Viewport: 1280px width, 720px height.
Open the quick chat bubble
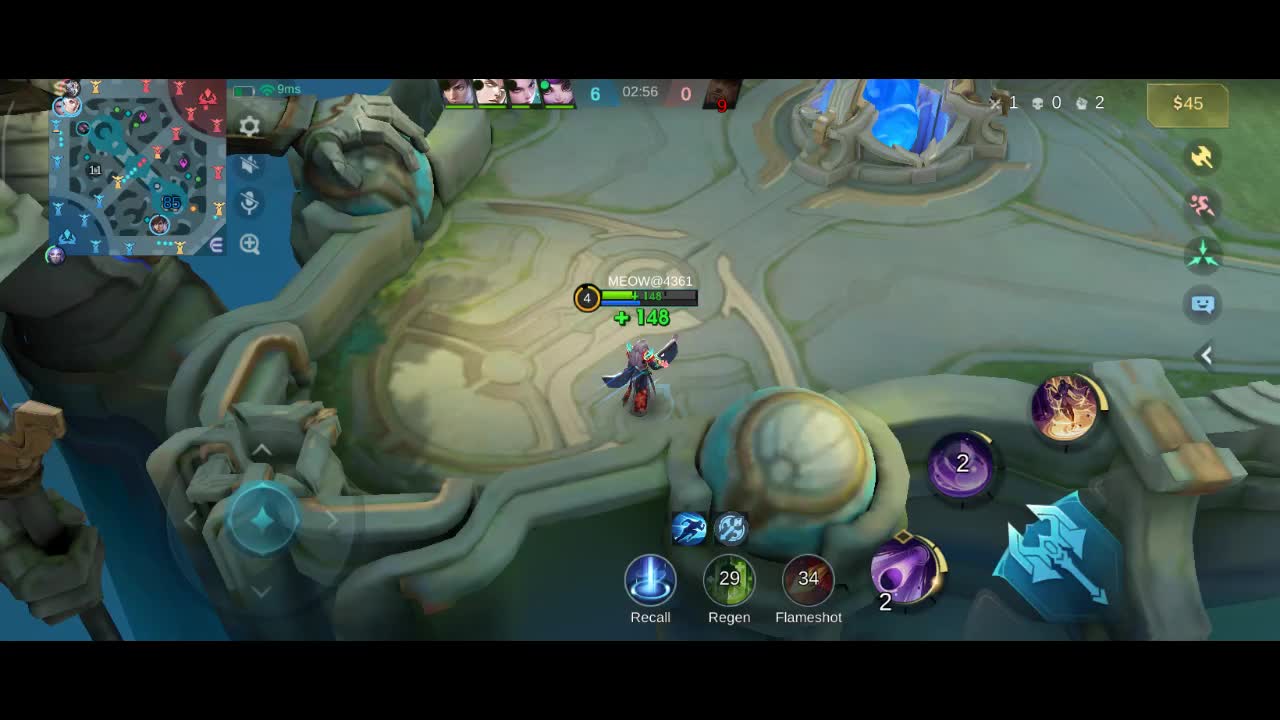1202,304
